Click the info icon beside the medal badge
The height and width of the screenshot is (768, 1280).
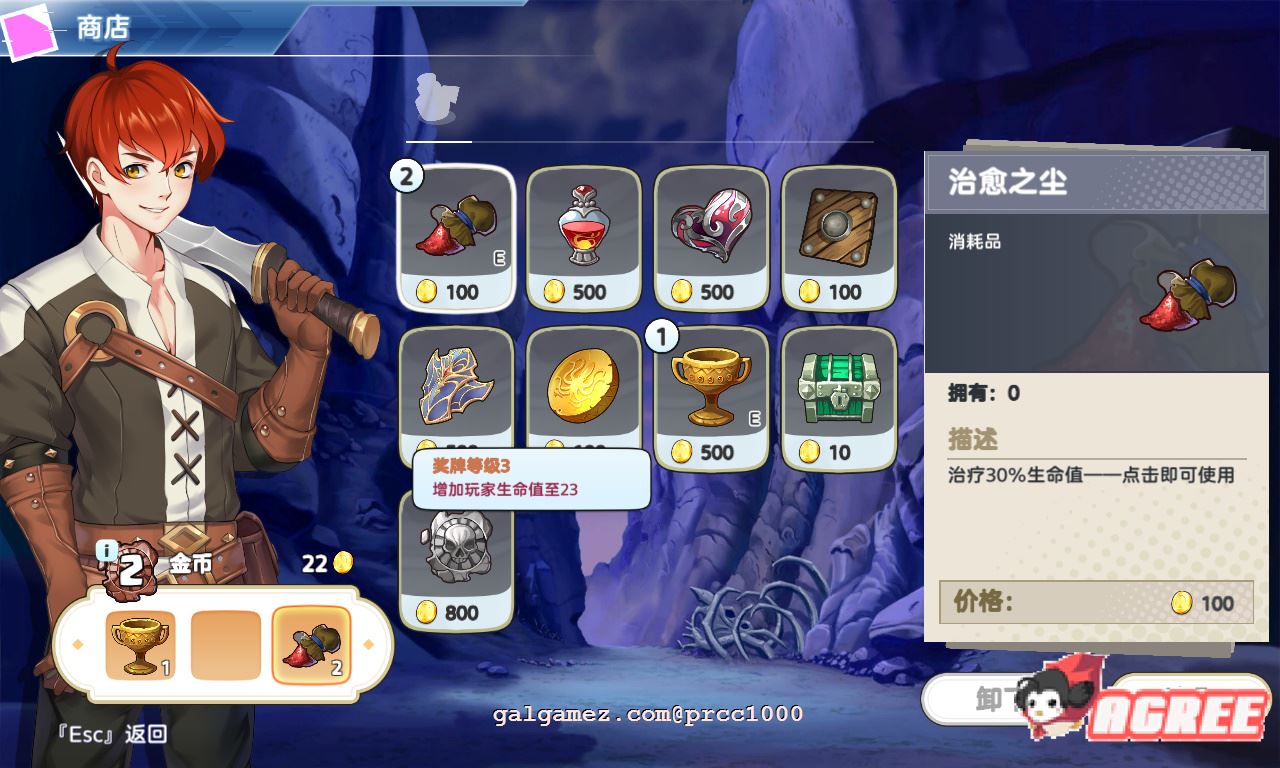coord(108,547)
